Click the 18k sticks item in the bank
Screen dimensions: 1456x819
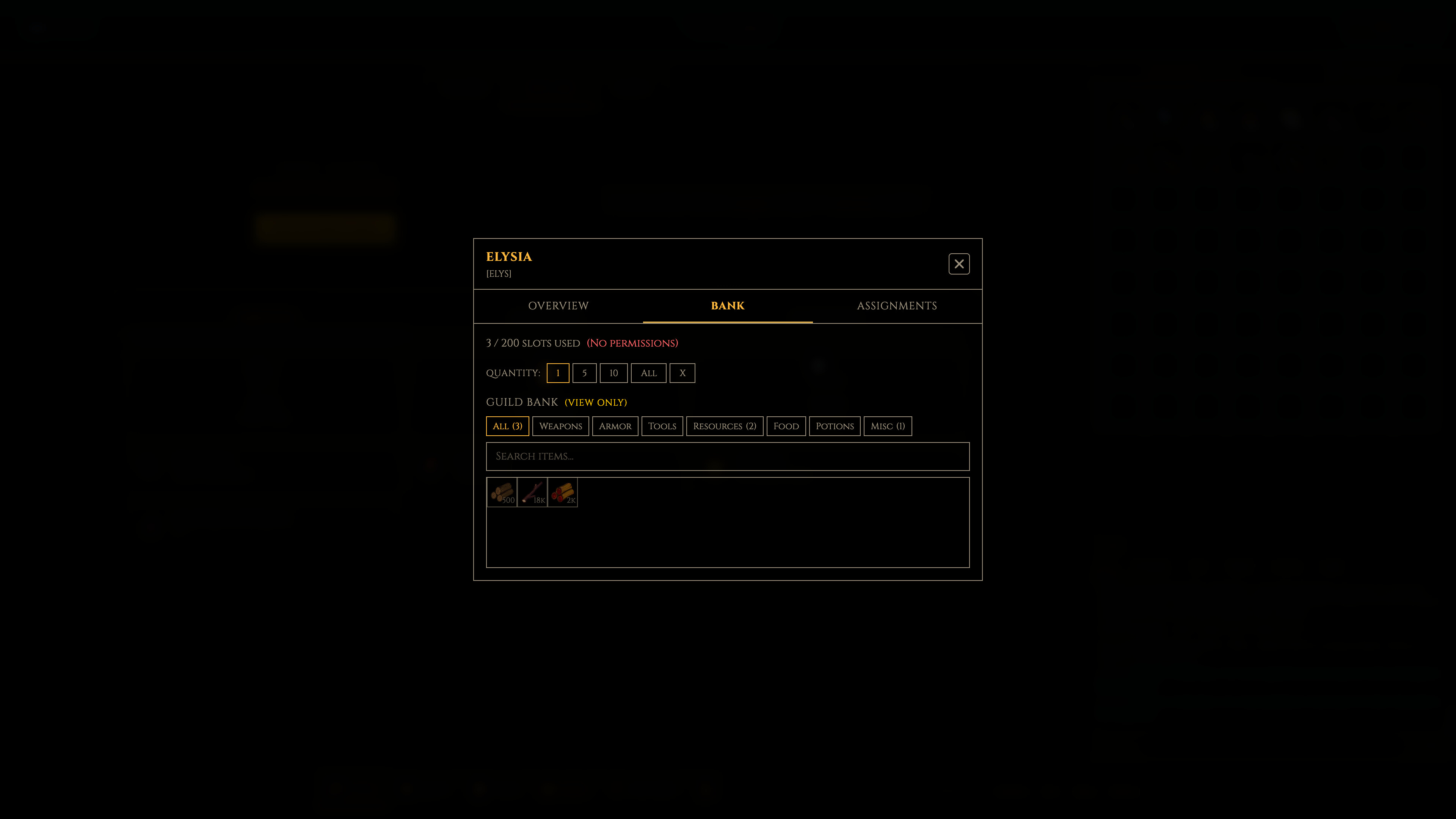532,492
